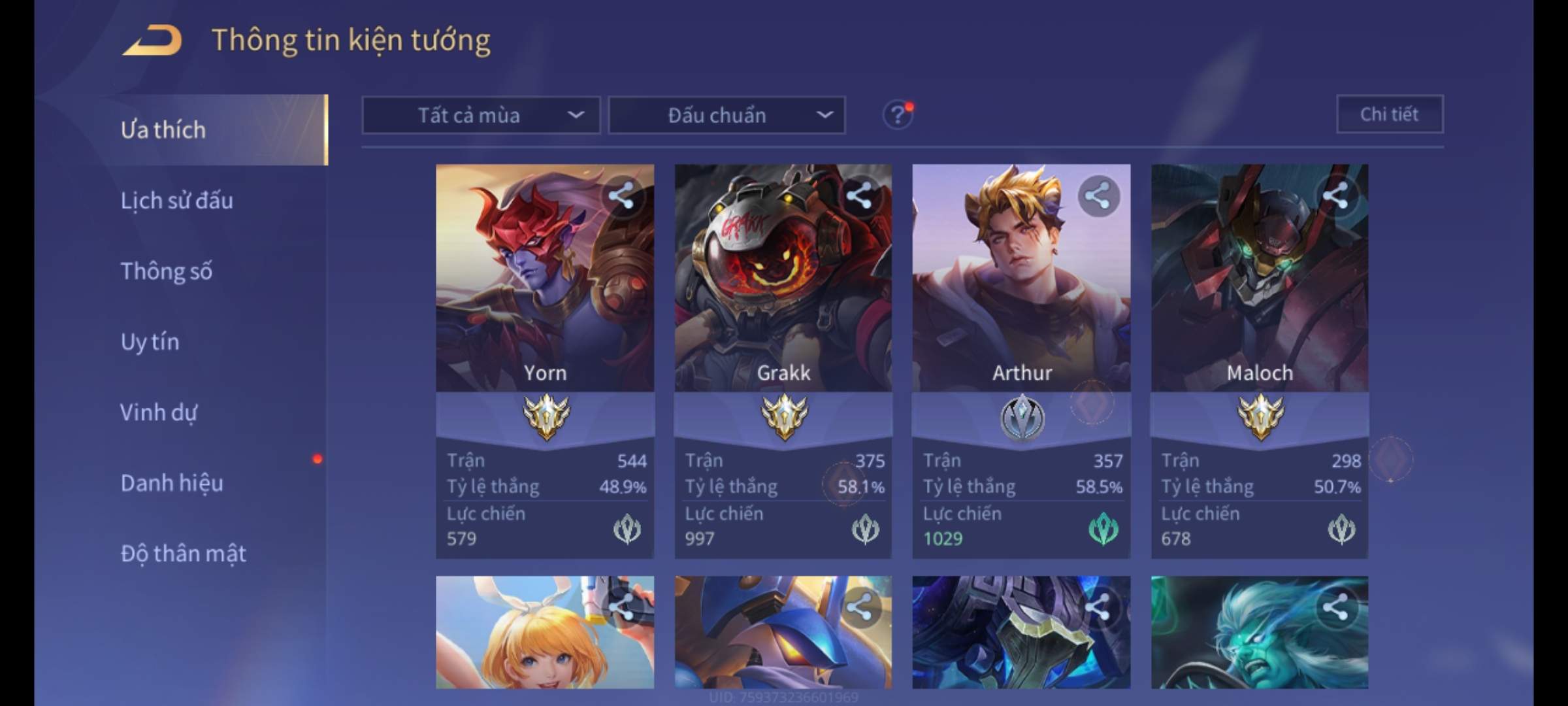Switch to the Lịch sử đấu tab
The height and width of the screenshot is (706, 1568).
(x=176, y=201)
